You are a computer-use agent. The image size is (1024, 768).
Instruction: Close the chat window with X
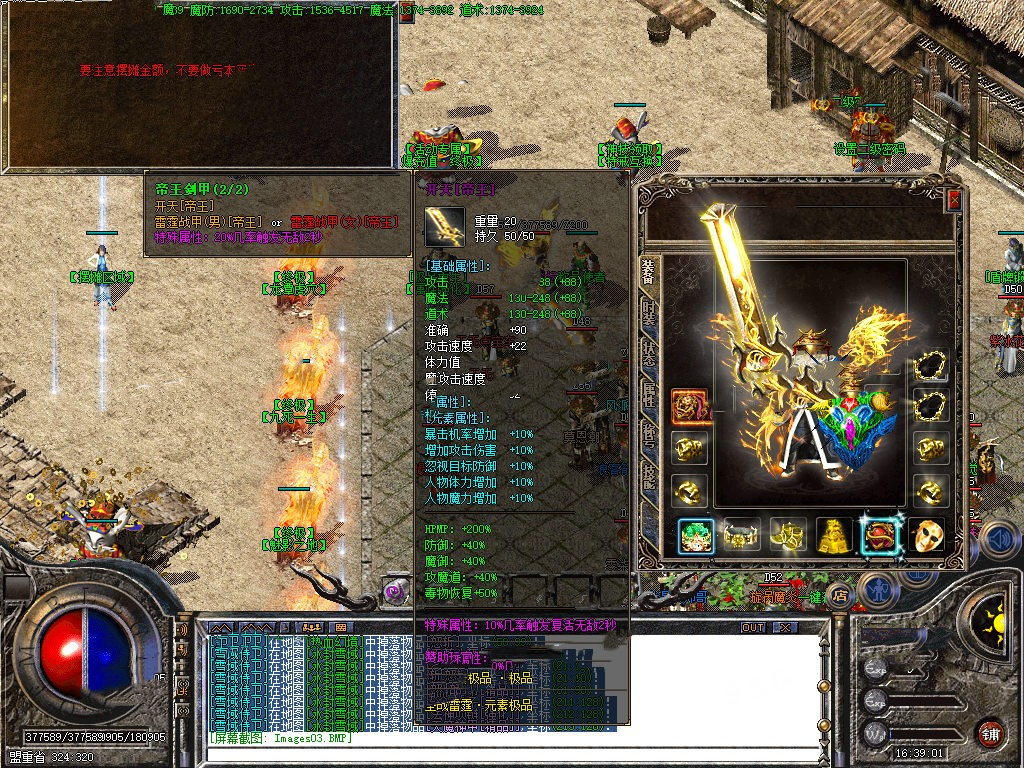coord(785,628)
